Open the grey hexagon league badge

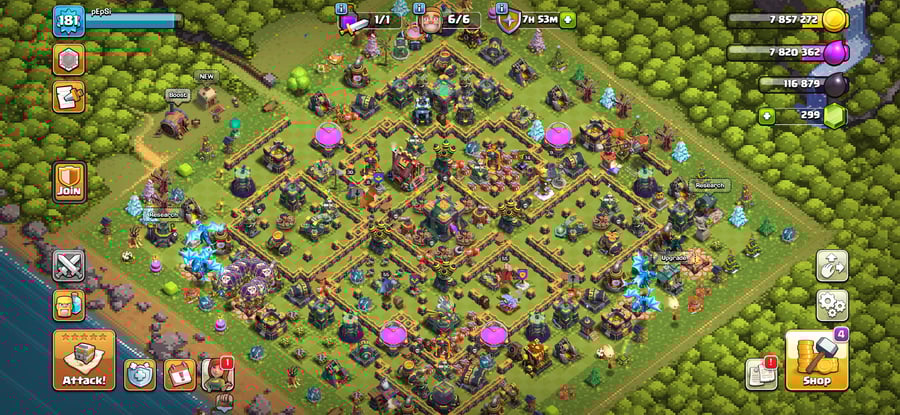69,60
